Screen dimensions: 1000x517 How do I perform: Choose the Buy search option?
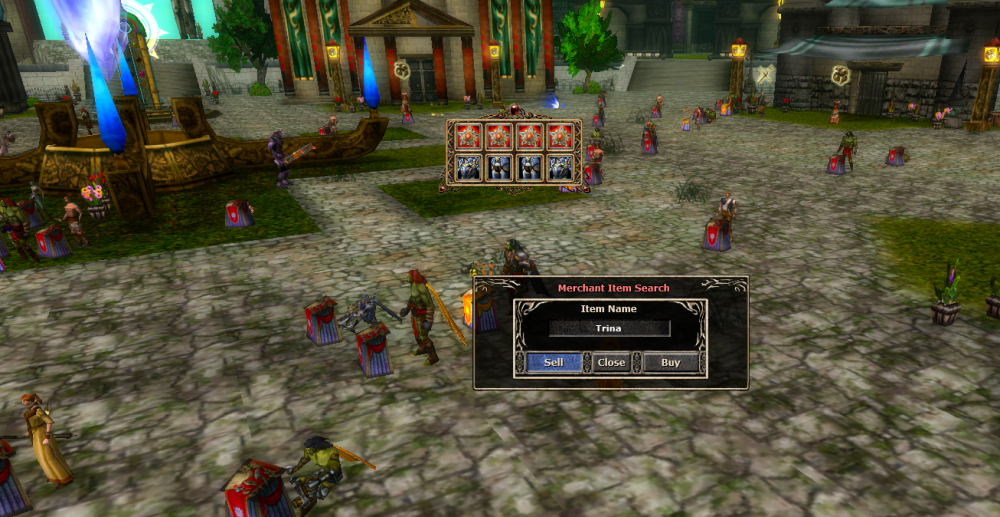click(670, 362)
